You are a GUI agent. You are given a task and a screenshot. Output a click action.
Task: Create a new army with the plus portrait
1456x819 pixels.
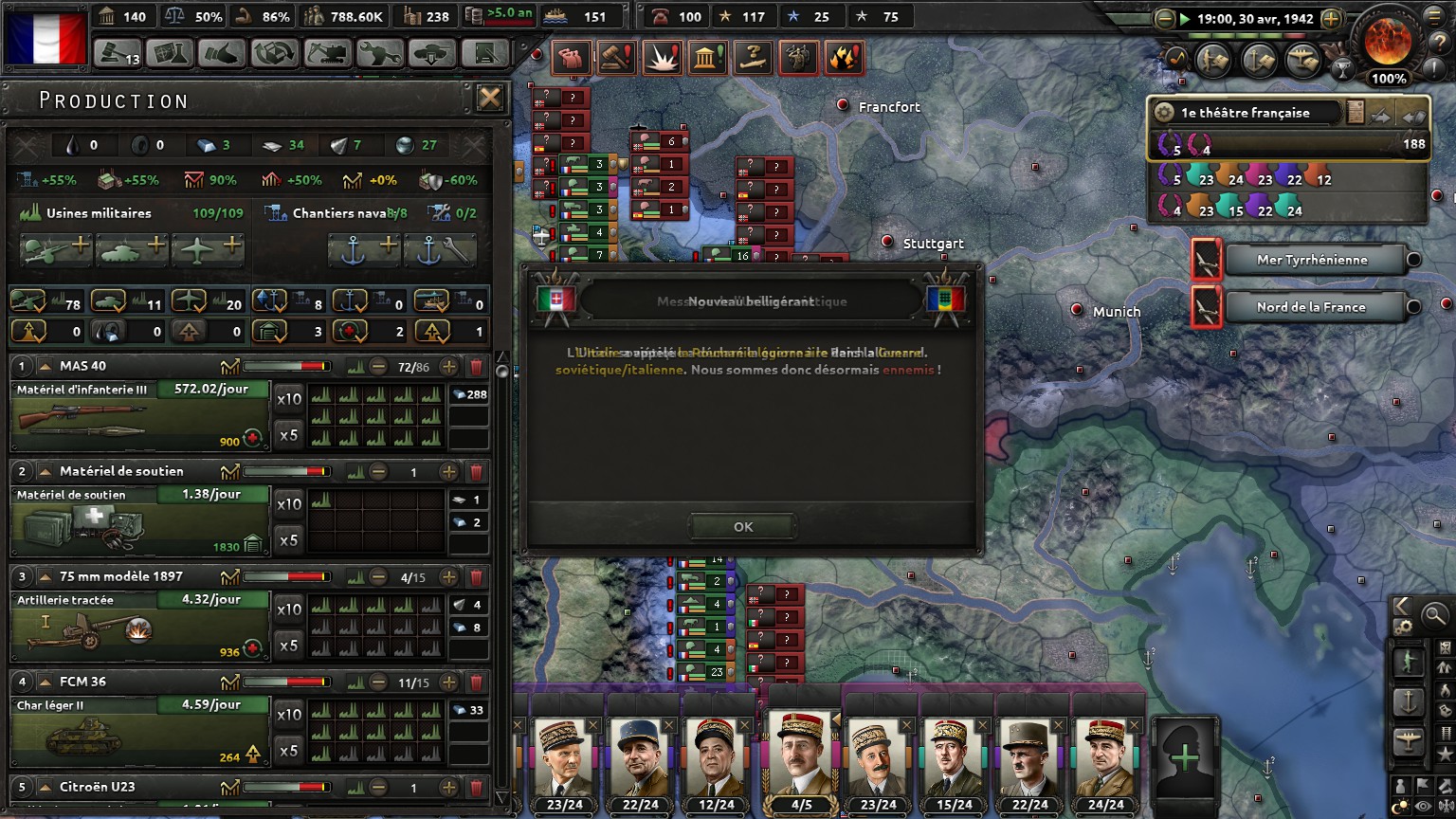pyautogui.click(x=1184, y=756)
